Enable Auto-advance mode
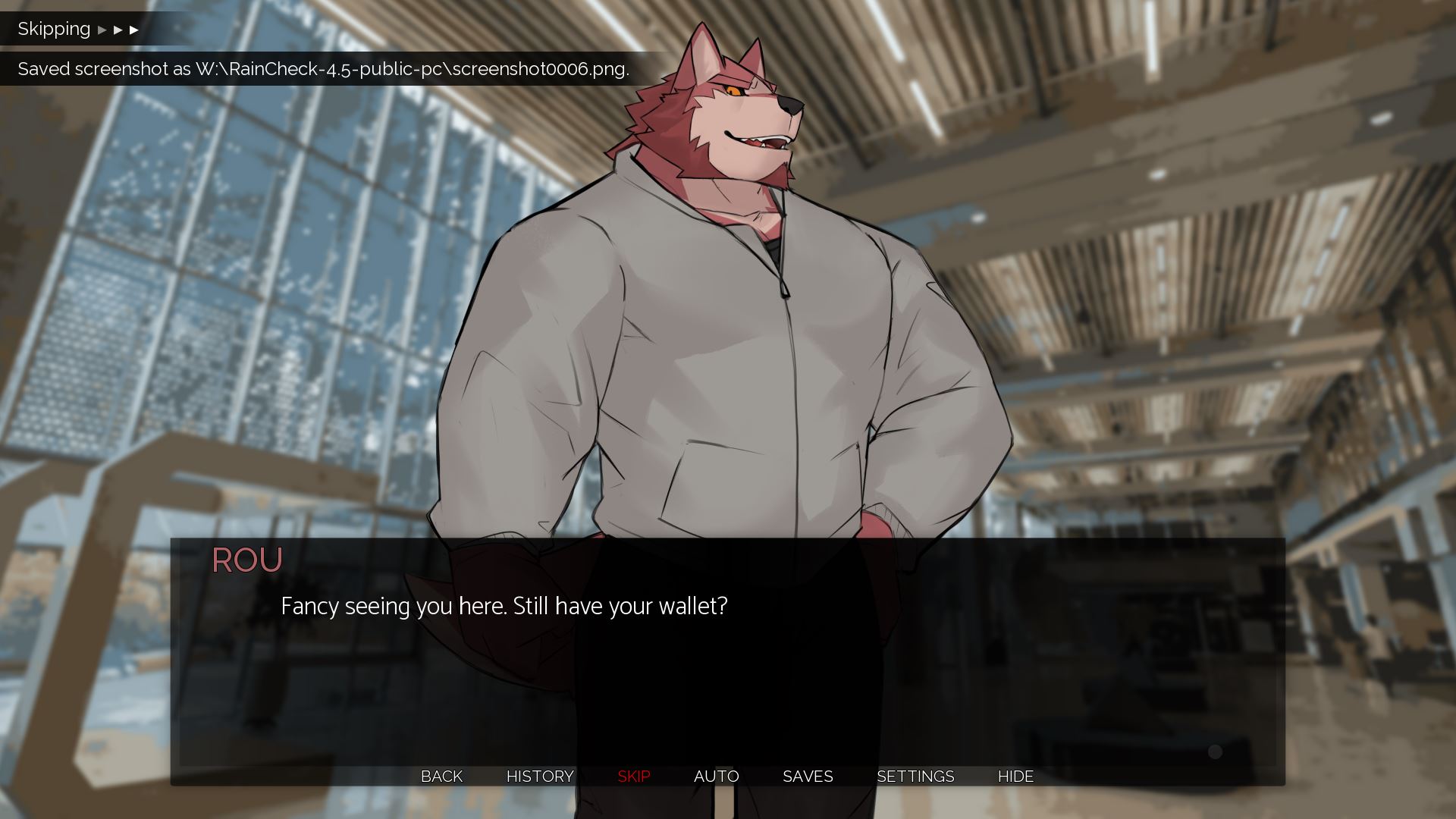This screenshot has height=819, width=1456. (x=716, y=776)
